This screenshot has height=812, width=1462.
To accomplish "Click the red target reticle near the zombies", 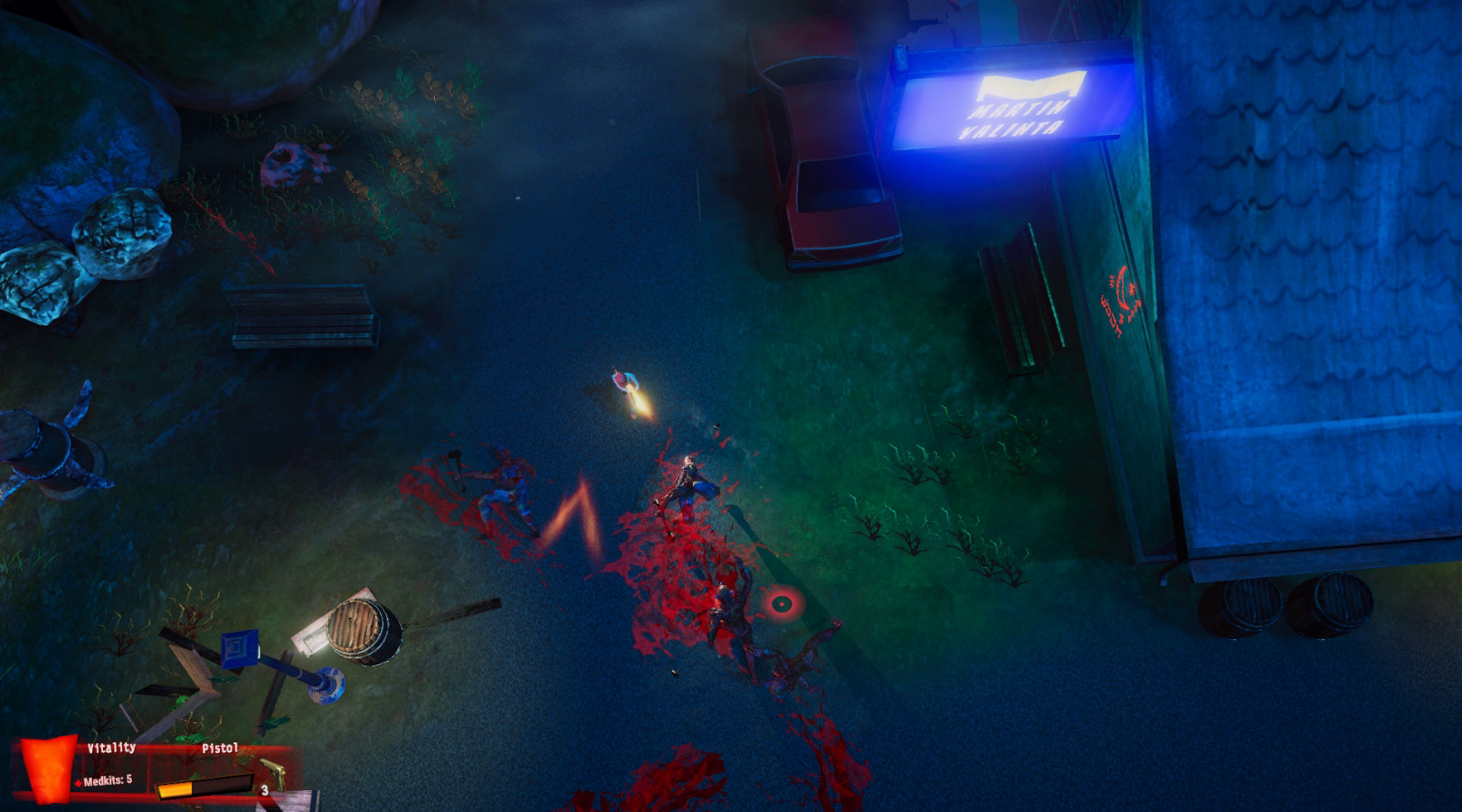I will coord(780,606).
